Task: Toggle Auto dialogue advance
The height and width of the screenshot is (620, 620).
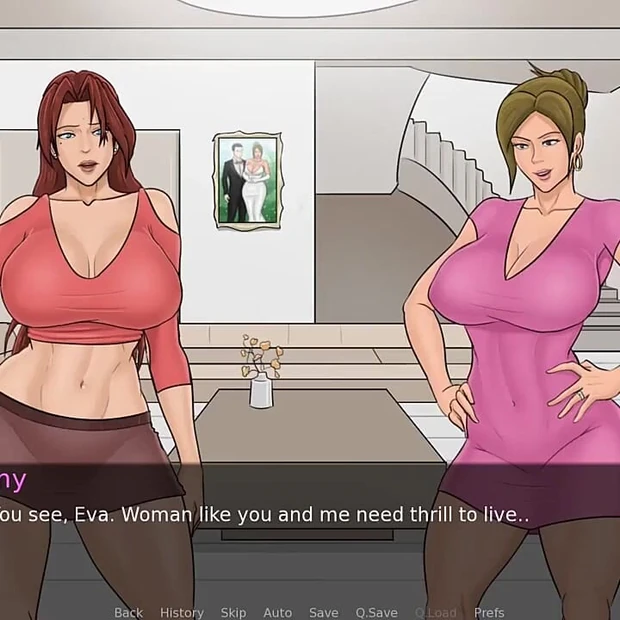Action: point(278,612)
